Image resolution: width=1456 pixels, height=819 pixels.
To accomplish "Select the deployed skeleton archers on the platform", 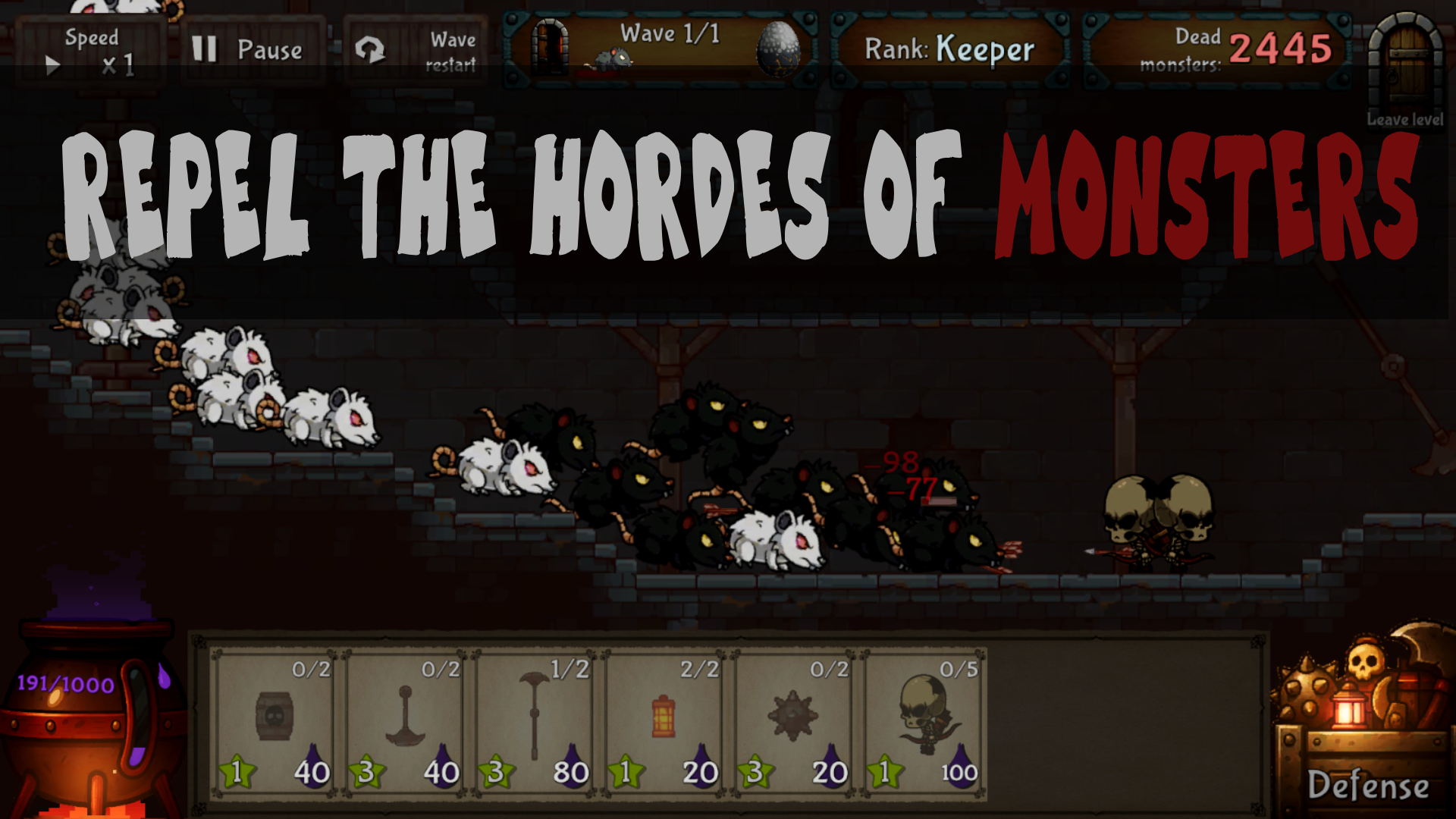I will click(x=1160, y=523).
